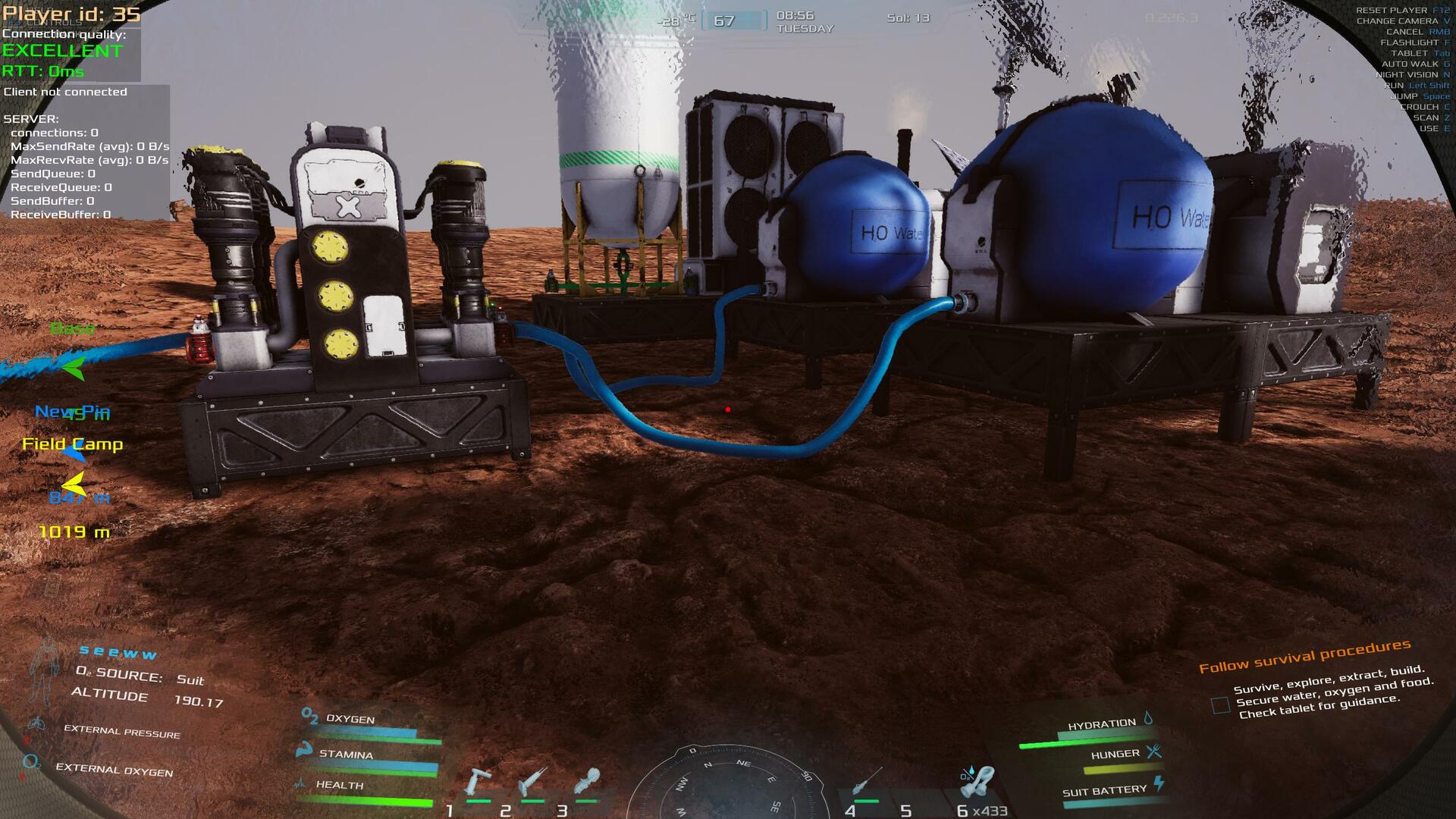The height and width of the screenshot is (819, 1456).
Task: Select the tool in hotbar slot 2
Action: pyautogui.click(x=533, y=783)
